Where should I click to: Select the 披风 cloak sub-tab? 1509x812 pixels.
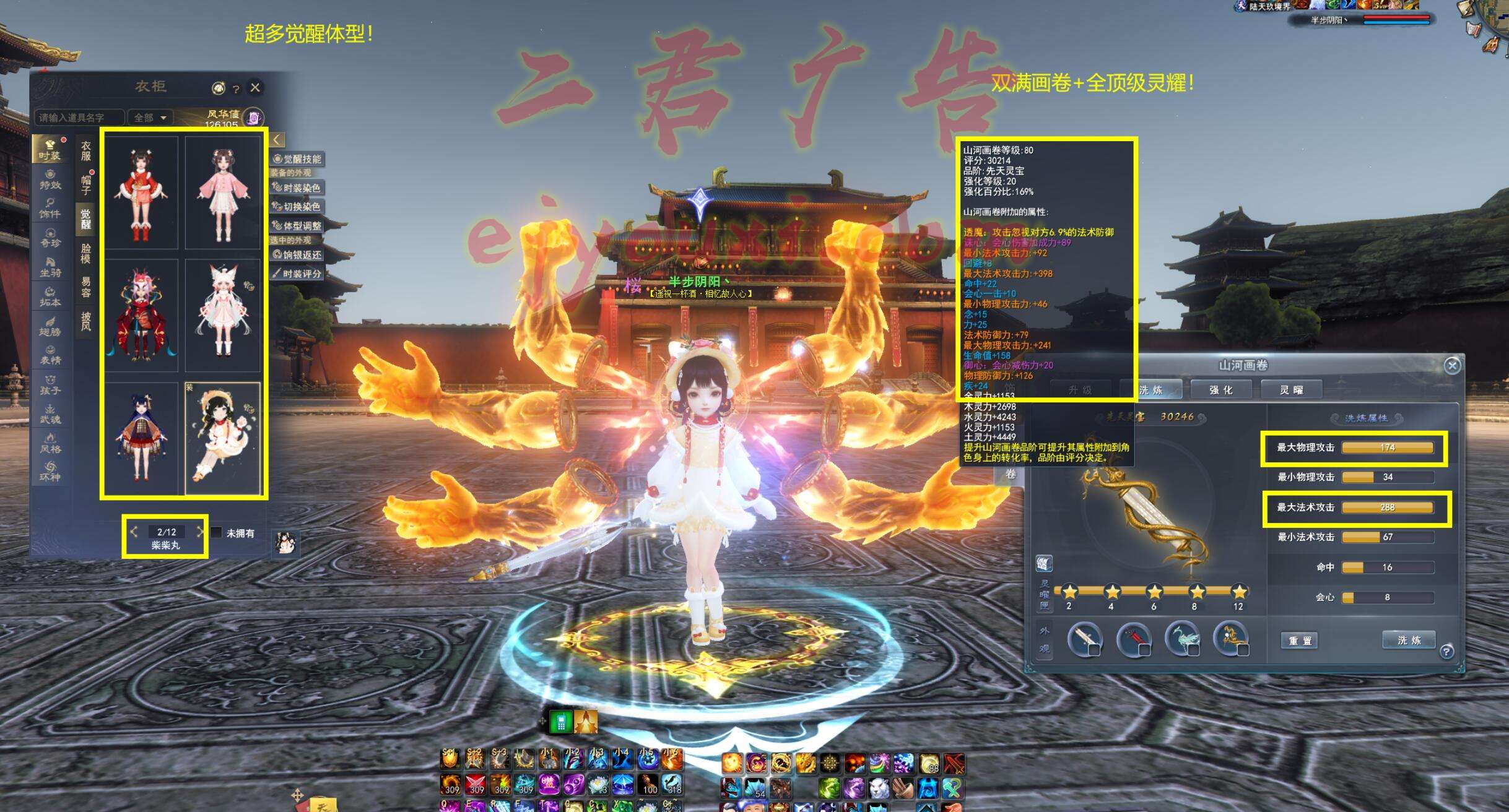86,321
